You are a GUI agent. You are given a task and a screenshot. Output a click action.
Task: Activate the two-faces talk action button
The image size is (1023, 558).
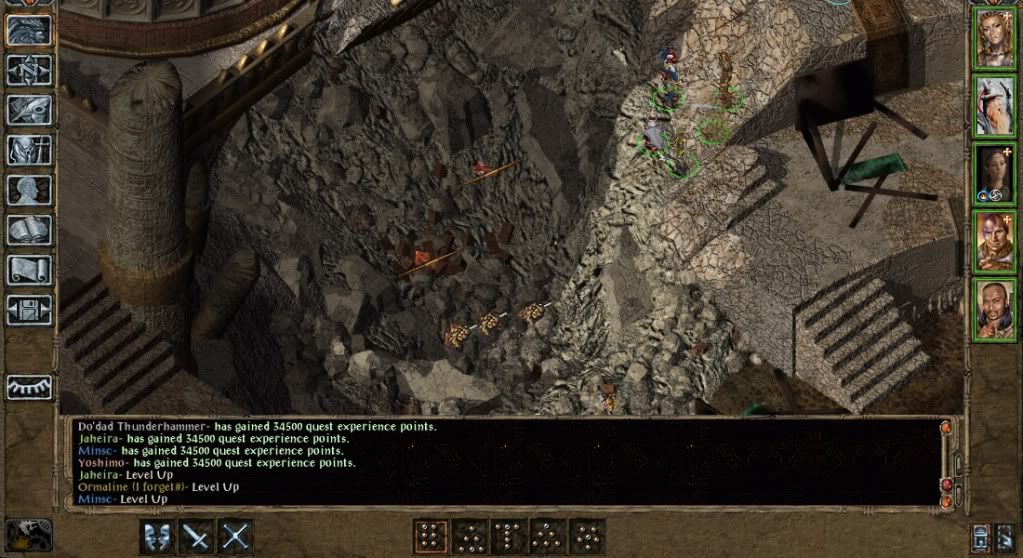click(x=157, y=536)
